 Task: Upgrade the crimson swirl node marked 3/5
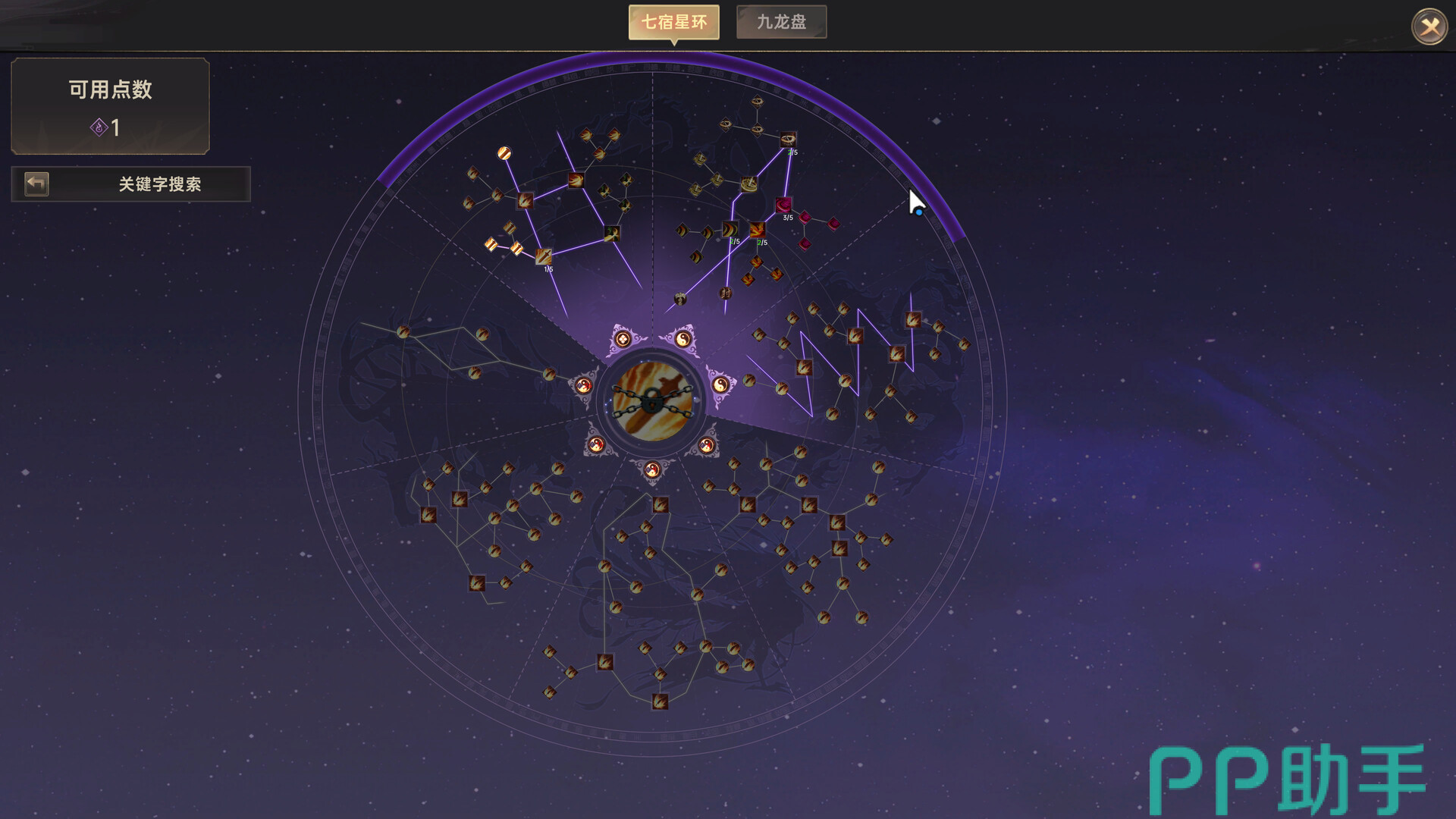click(783, 205)
